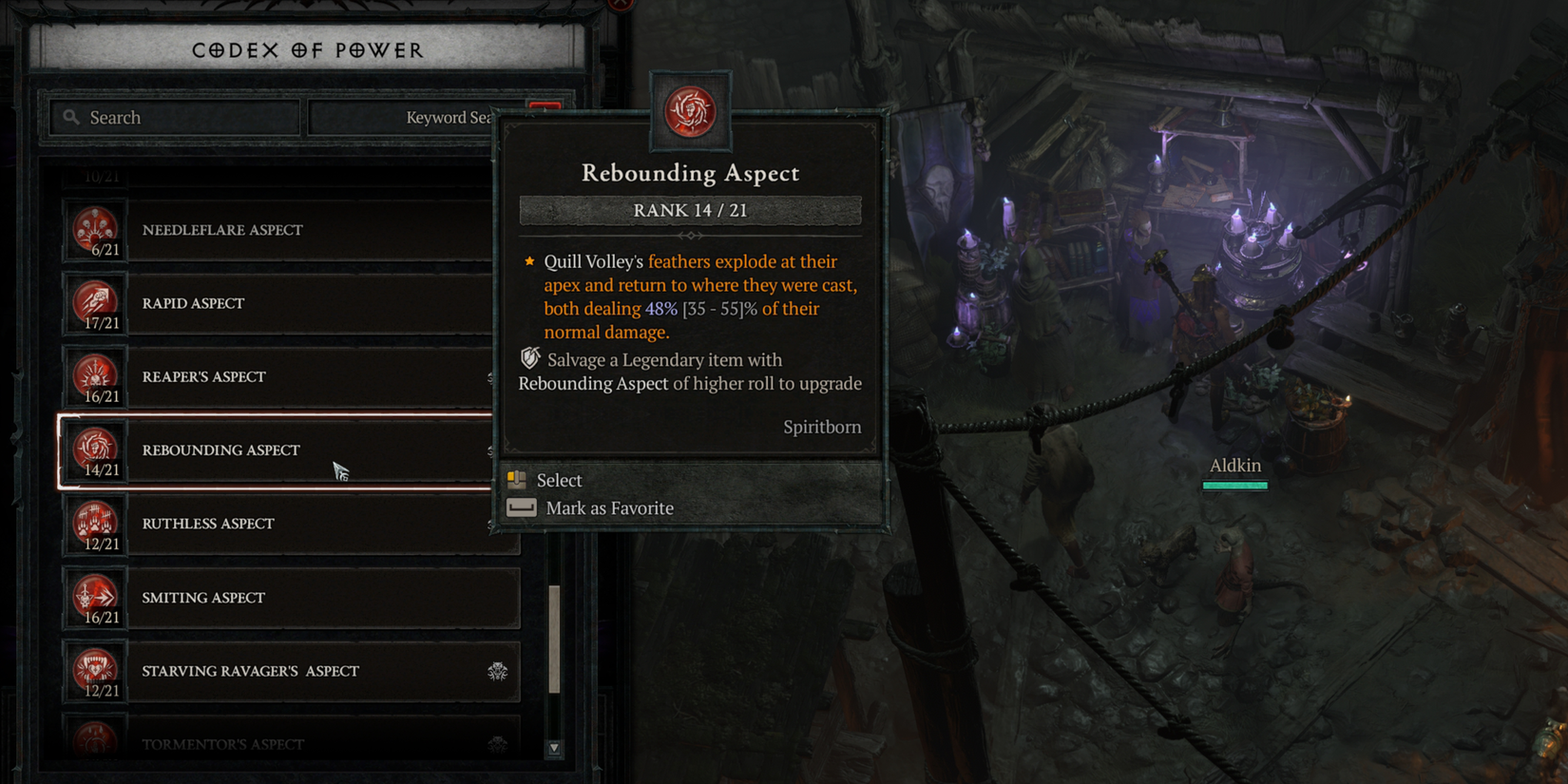
Task: Choose Select to equip Rebounding Aspect
Action: [x=559, y=480]
